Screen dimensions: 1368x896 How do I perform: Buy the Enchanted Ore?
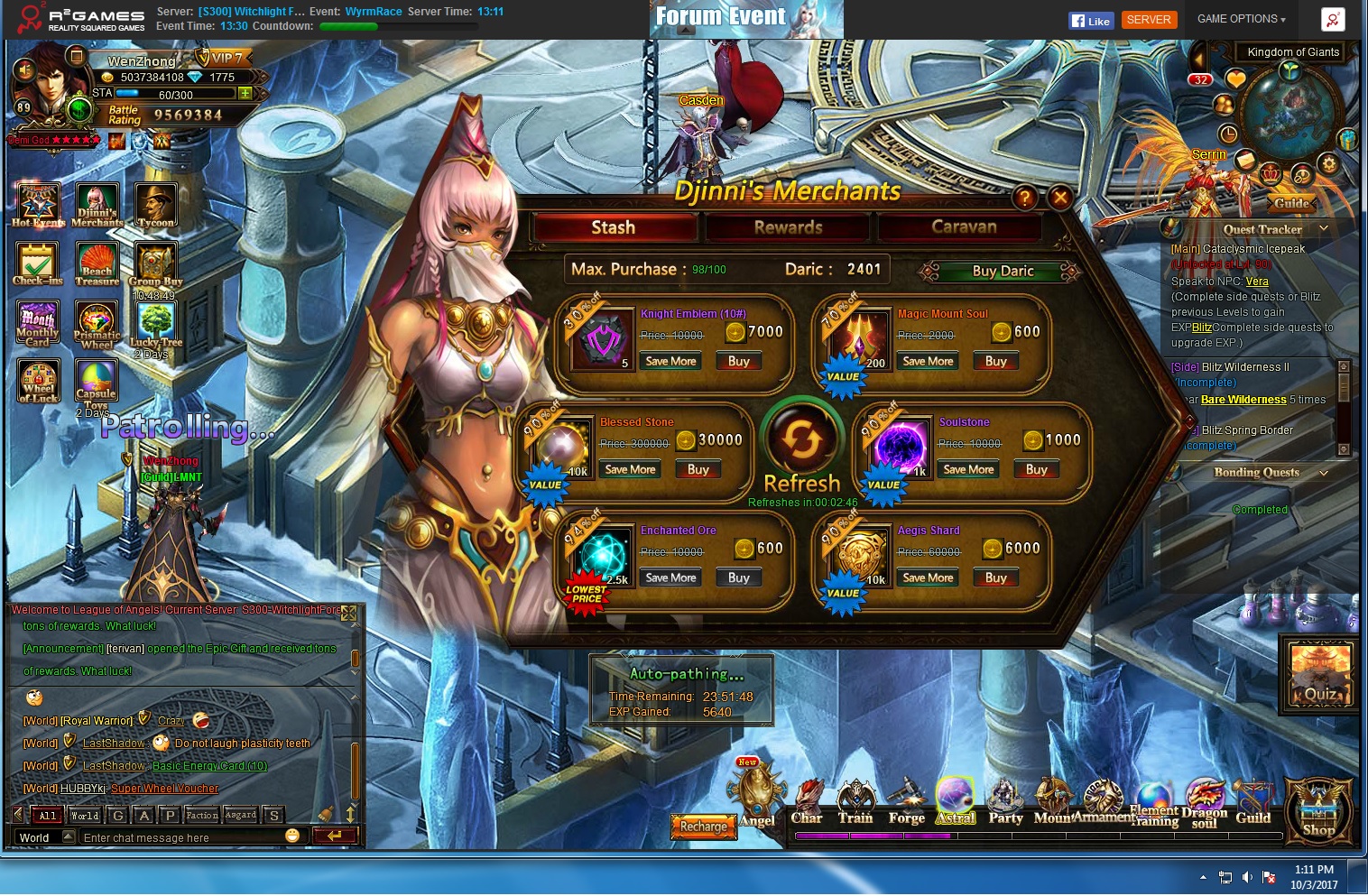click(738, 577)
